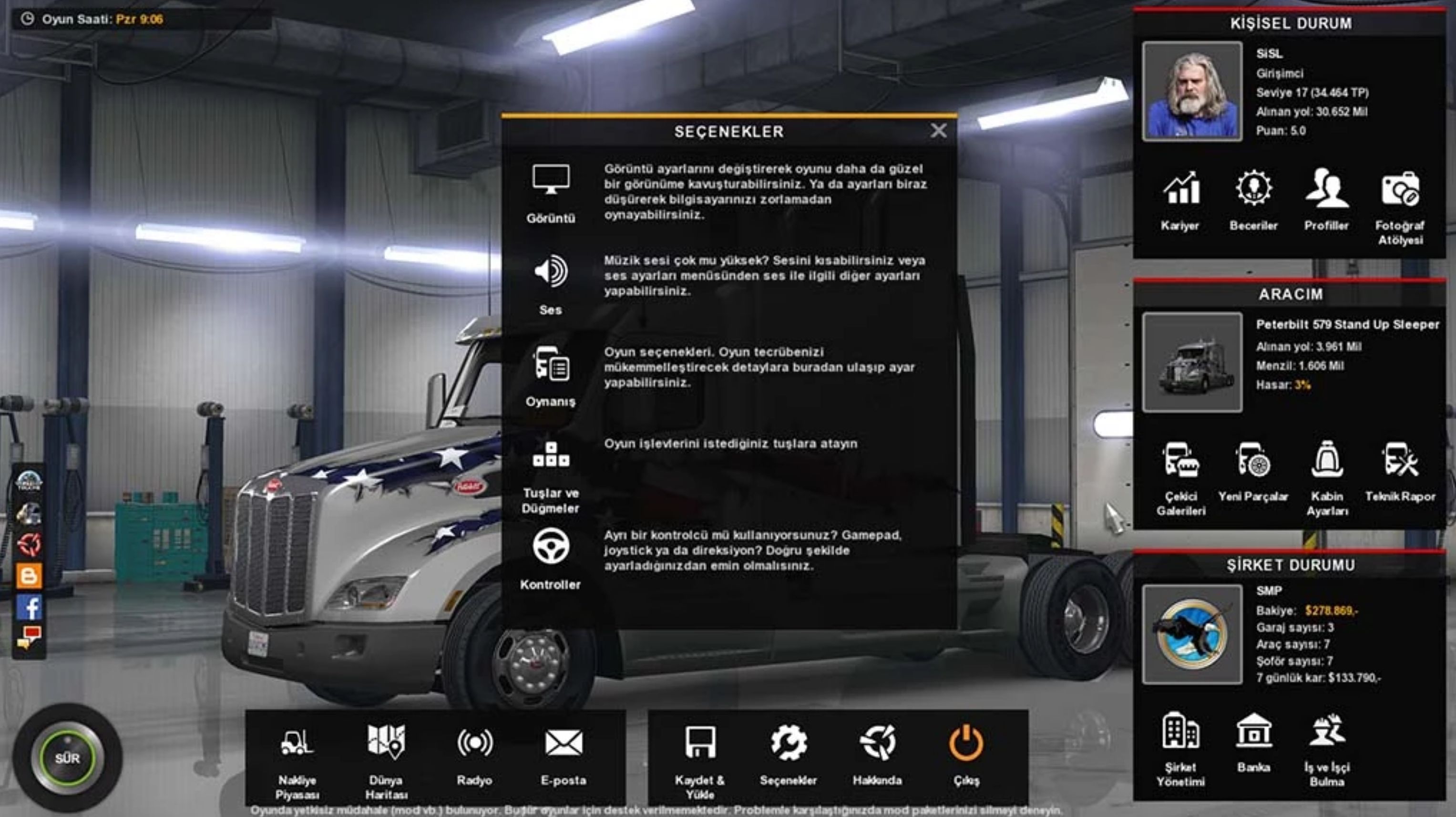Click the Facebook icon in the sidebar
The width and height of the screenshot is (1456, 817).
pyautogui.click(x=29, y=607)
